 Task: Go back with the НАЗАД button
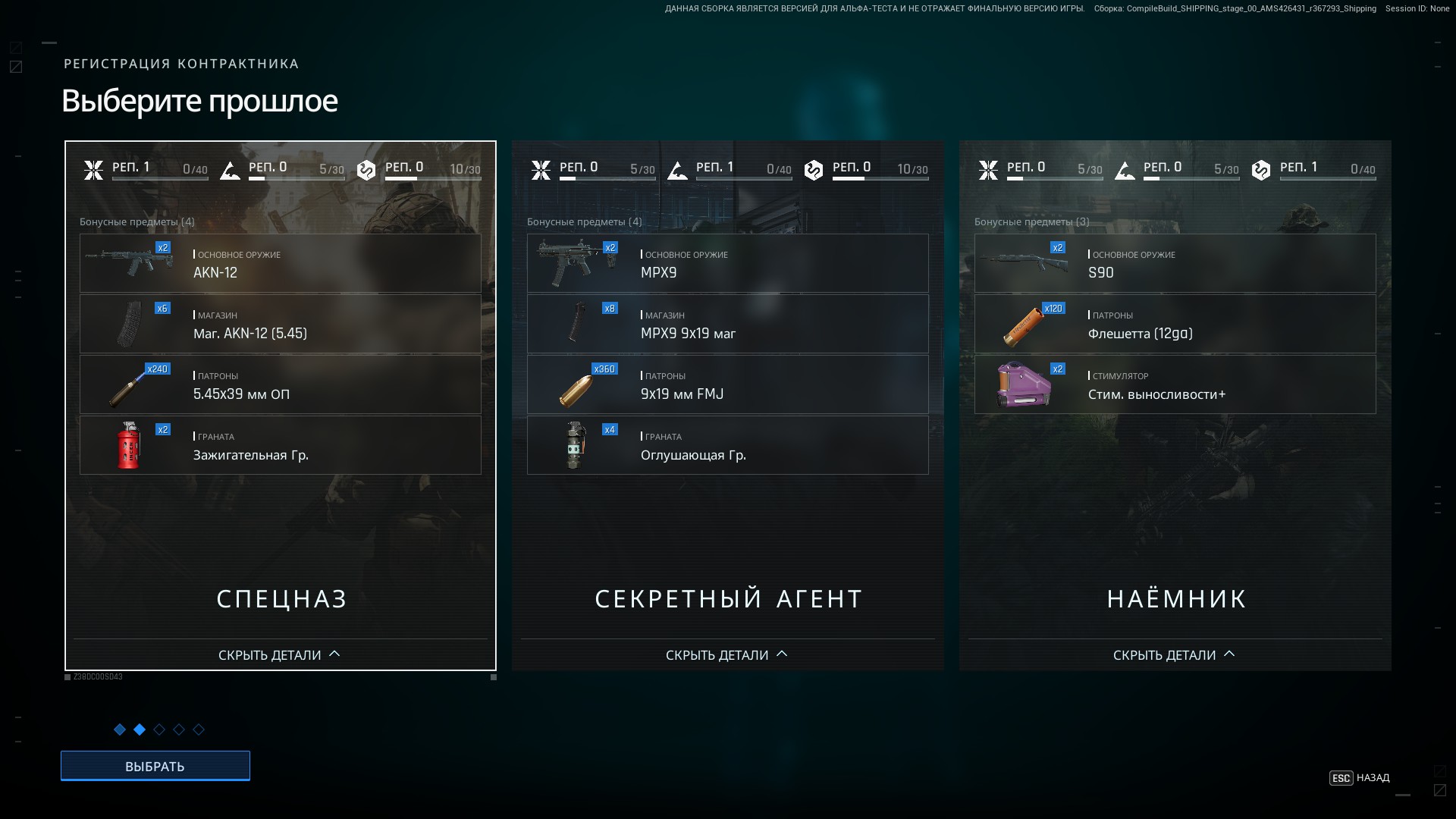(1360, 778)
